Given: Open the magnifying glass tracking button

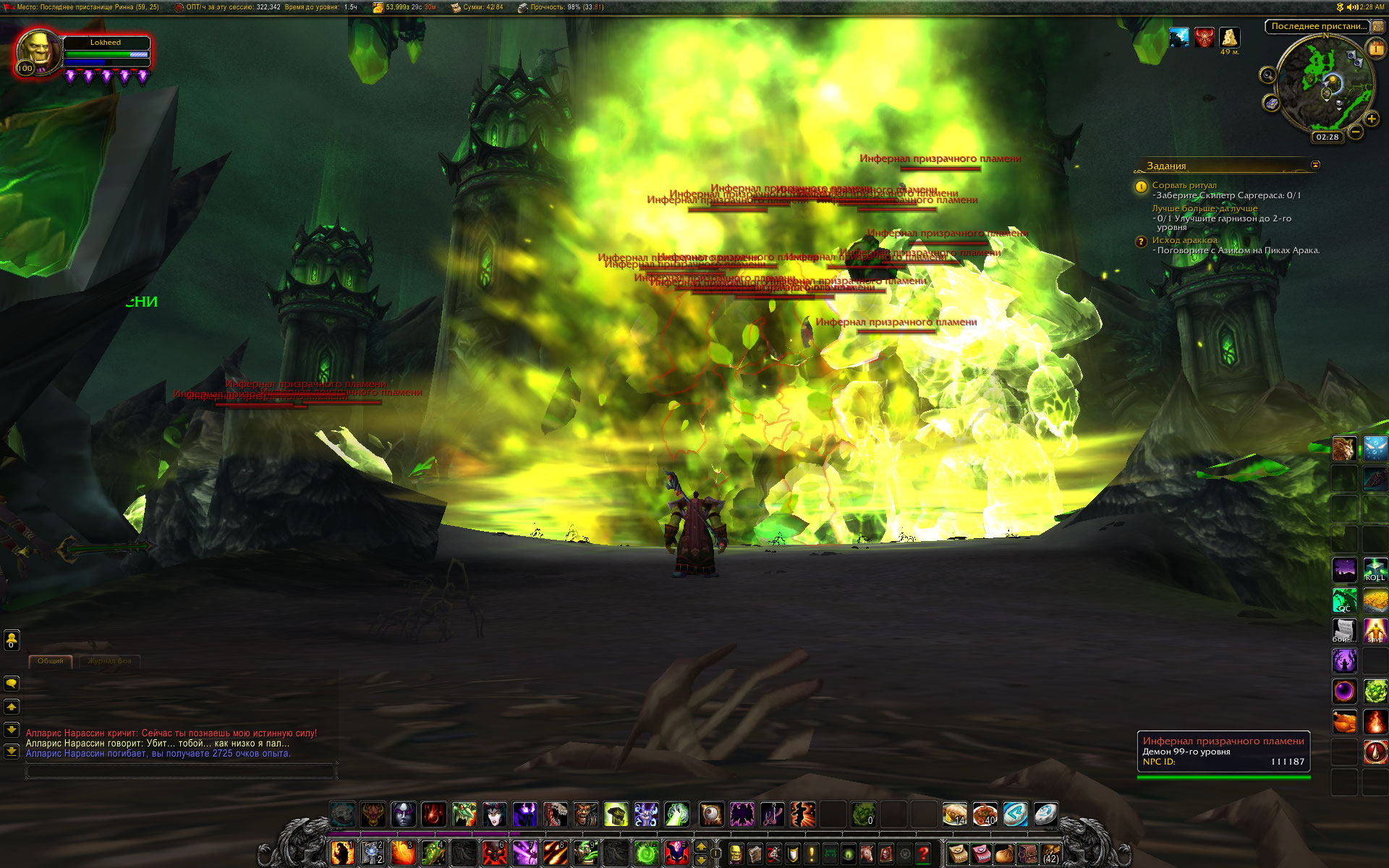Looking at the screenshot, I should (1267, 75).
